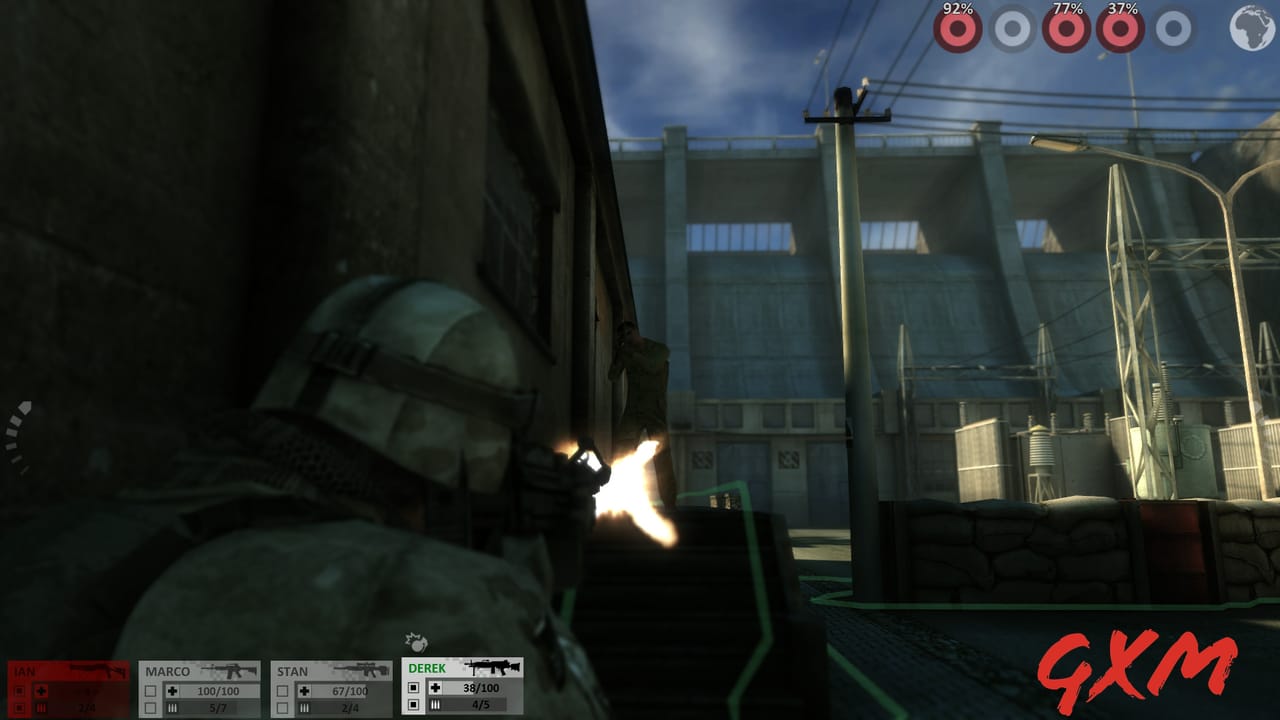Click the magazine icon next to Derek's 4/5
The image size is (1280, 720).
(x=435, y=704)
